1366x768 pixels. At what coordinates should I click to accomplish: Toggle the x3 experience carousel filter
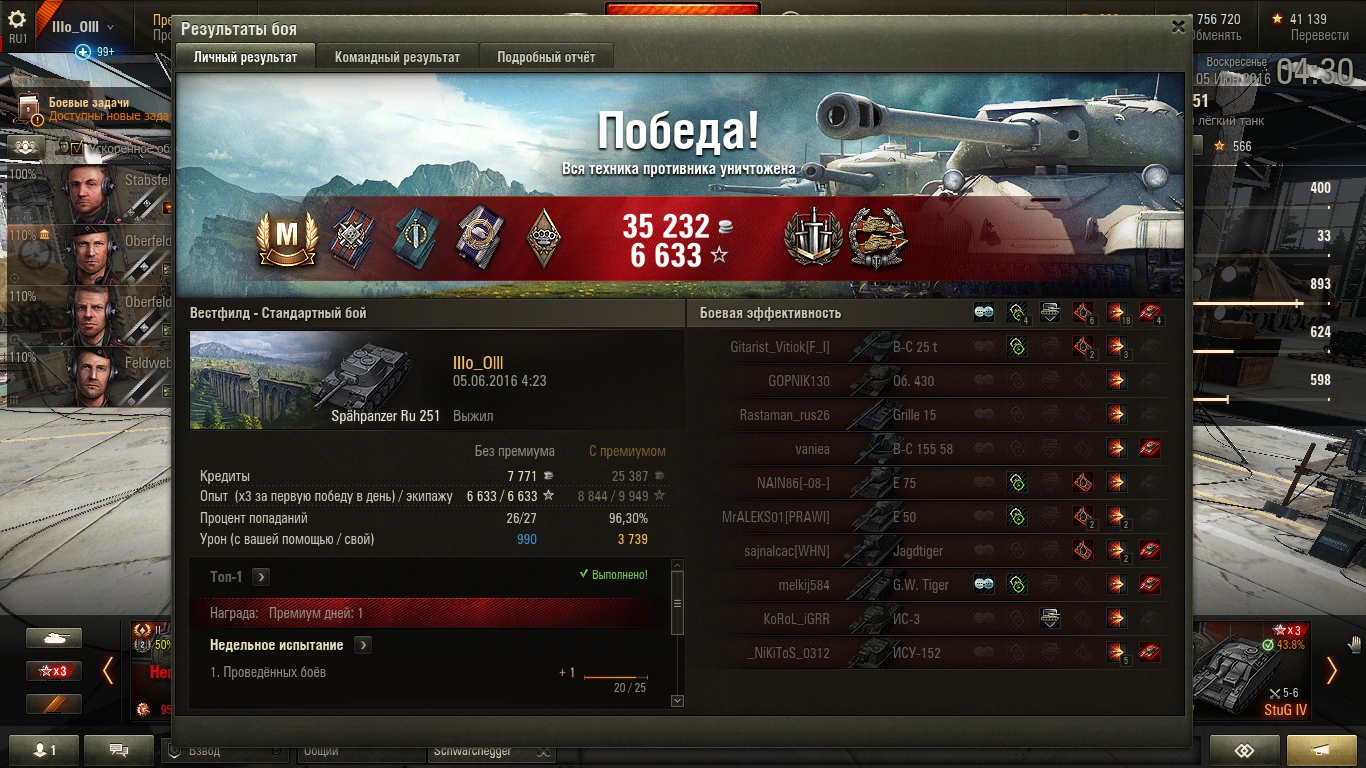click(x=54, y=671)
